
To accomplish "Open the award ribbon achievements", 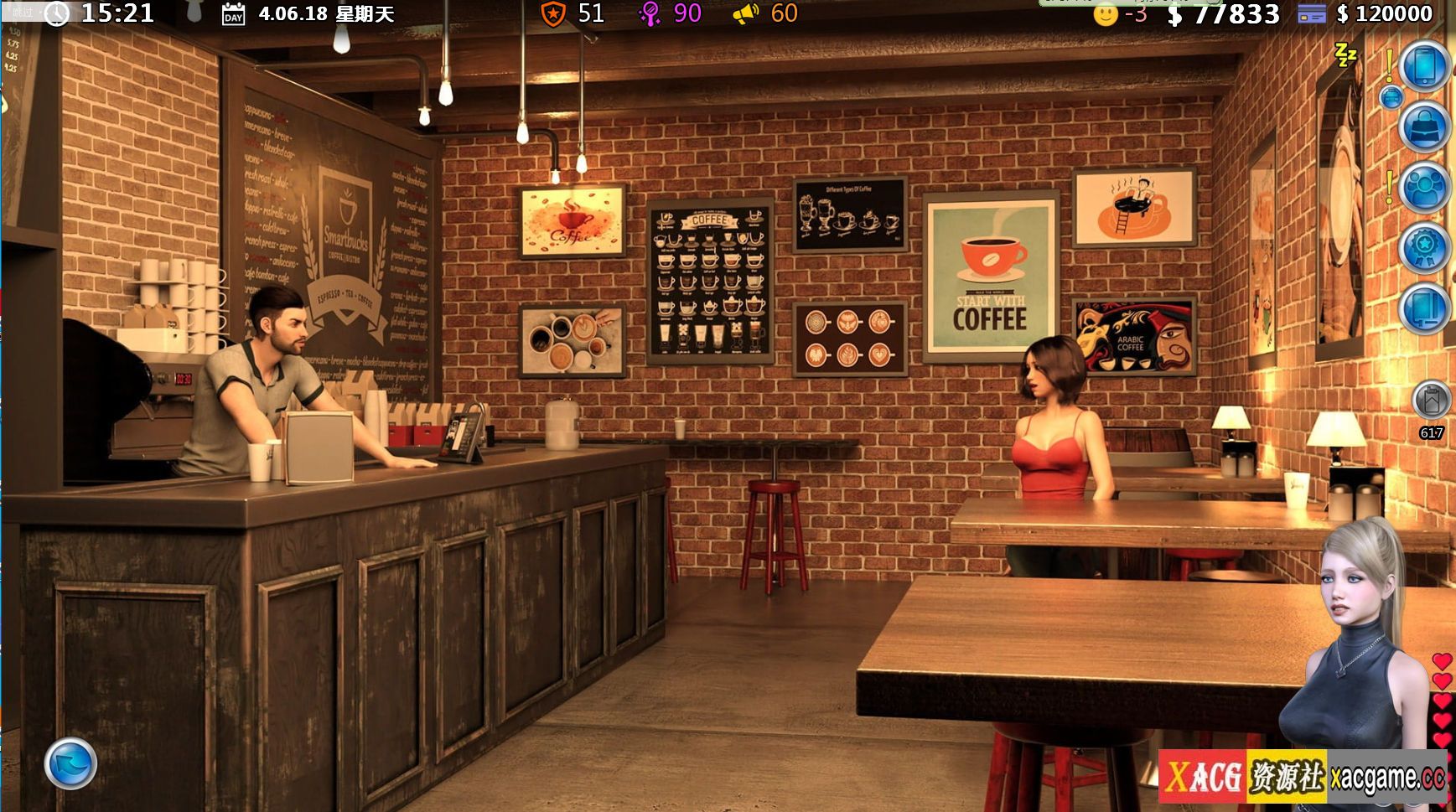I will (x=1425, y=248).
